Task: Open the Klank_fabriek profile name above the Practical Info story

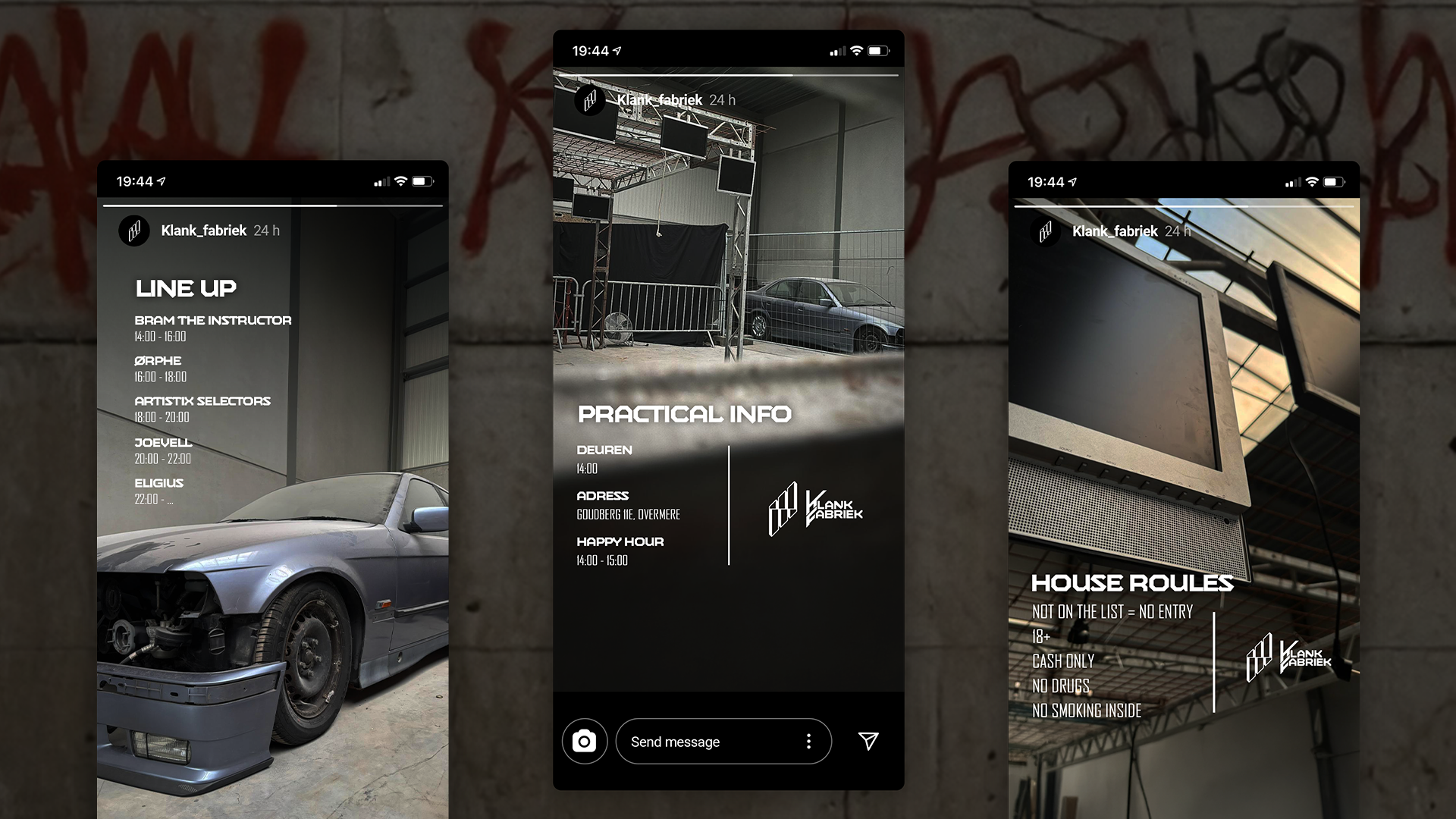Action: coord(659,100)
